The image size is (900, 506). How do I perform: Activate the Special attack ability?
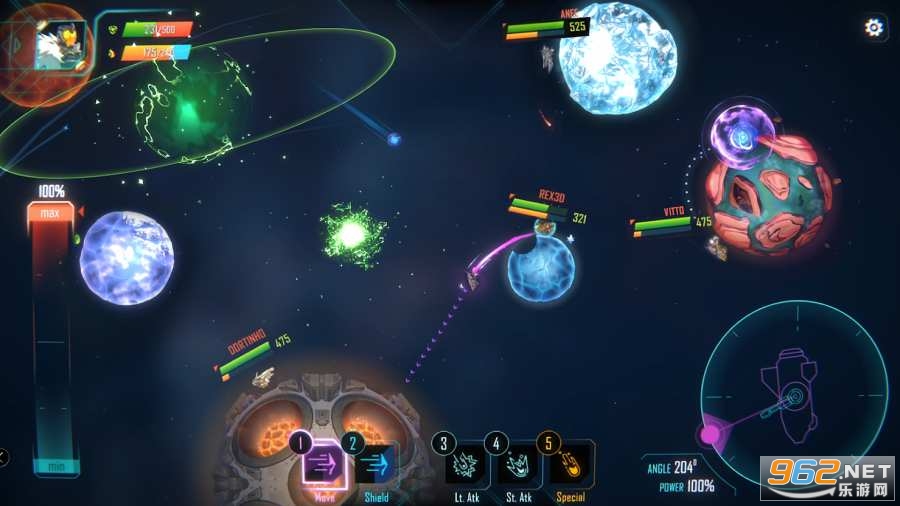point(571,465)
